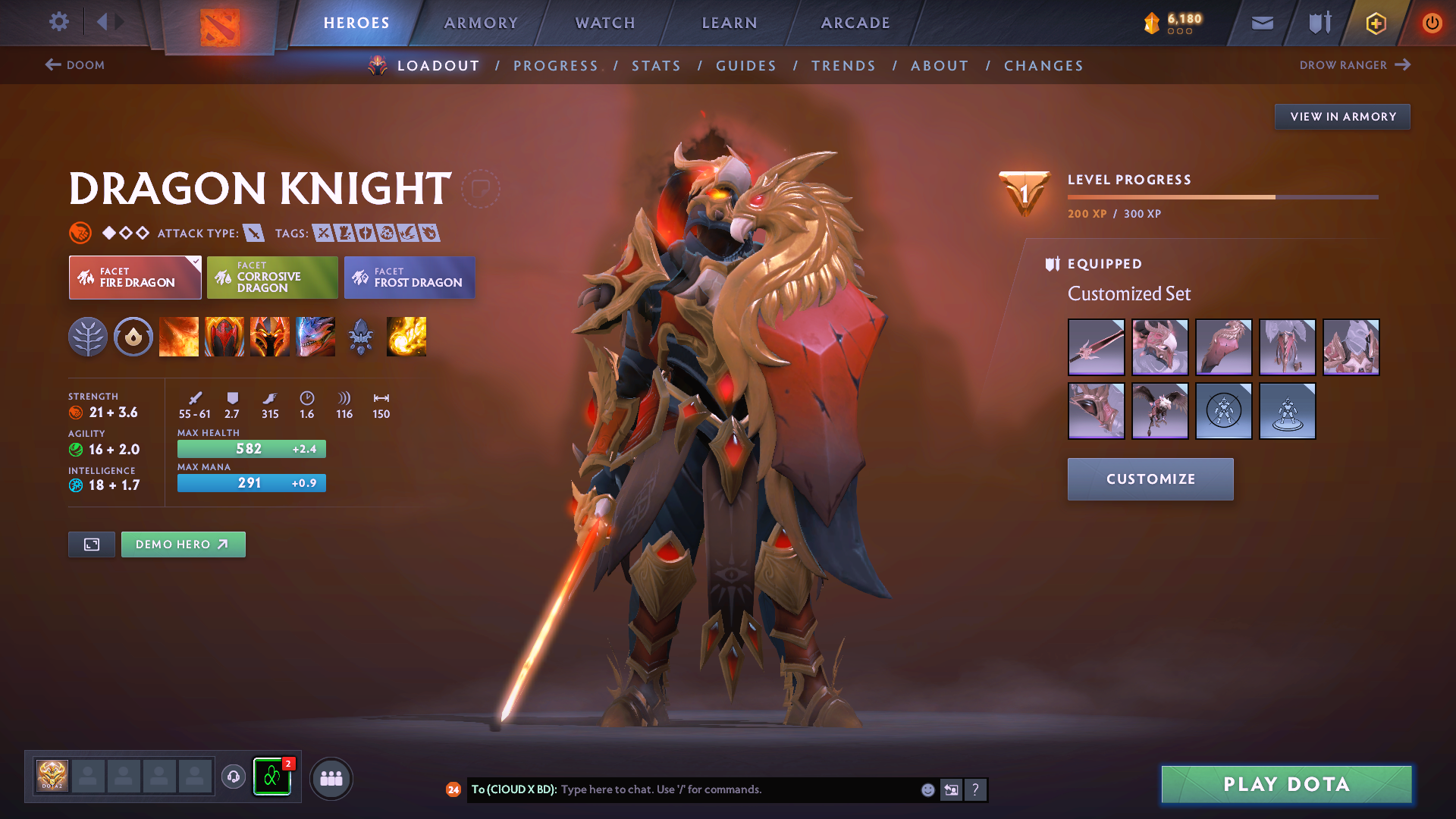The image size is (1456, 819).
Task: Expand the Fire Dragon facet chevron
Action: pos(196,261)
